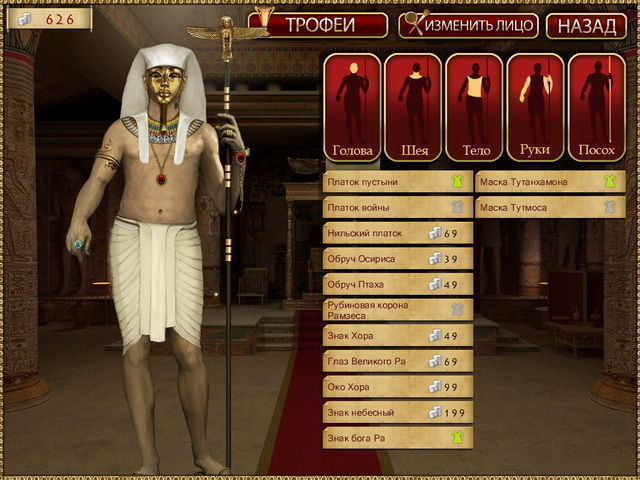Equip the Маска Тутанхамона mask
Screen dimensions: 640x480
(x=549, y=182)
